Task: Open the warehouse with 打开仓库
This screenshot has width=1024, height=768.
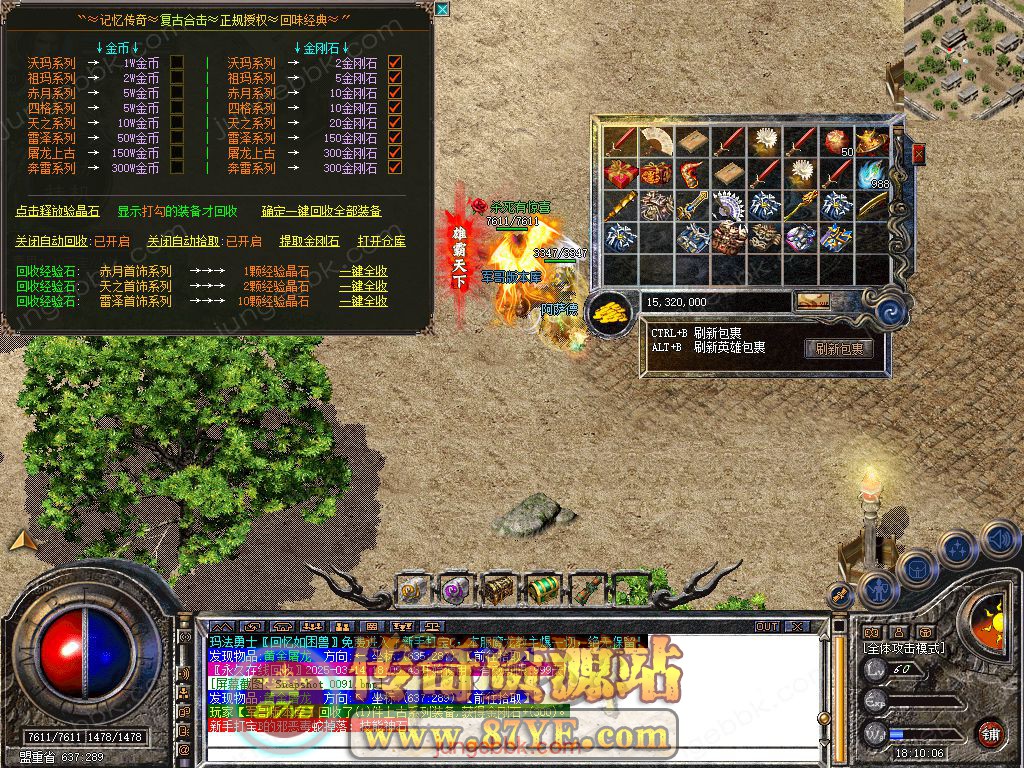Action: pyautogui.click(x=382, y=242)
